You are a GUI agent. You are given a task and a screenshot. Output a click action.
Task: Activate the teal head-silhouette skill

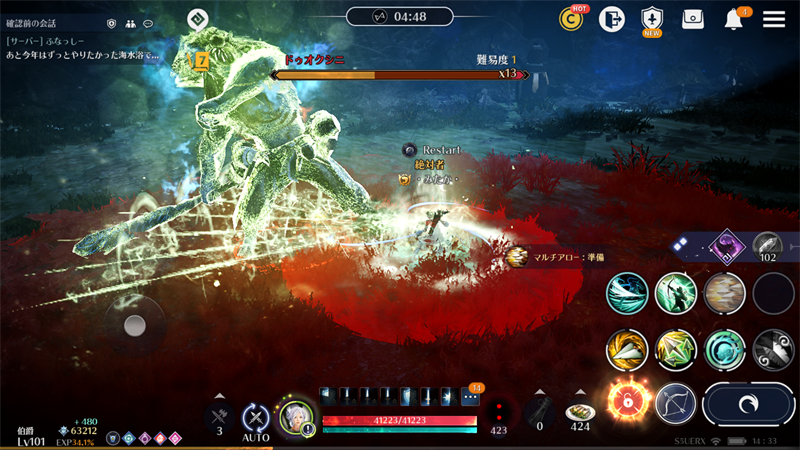725,350
